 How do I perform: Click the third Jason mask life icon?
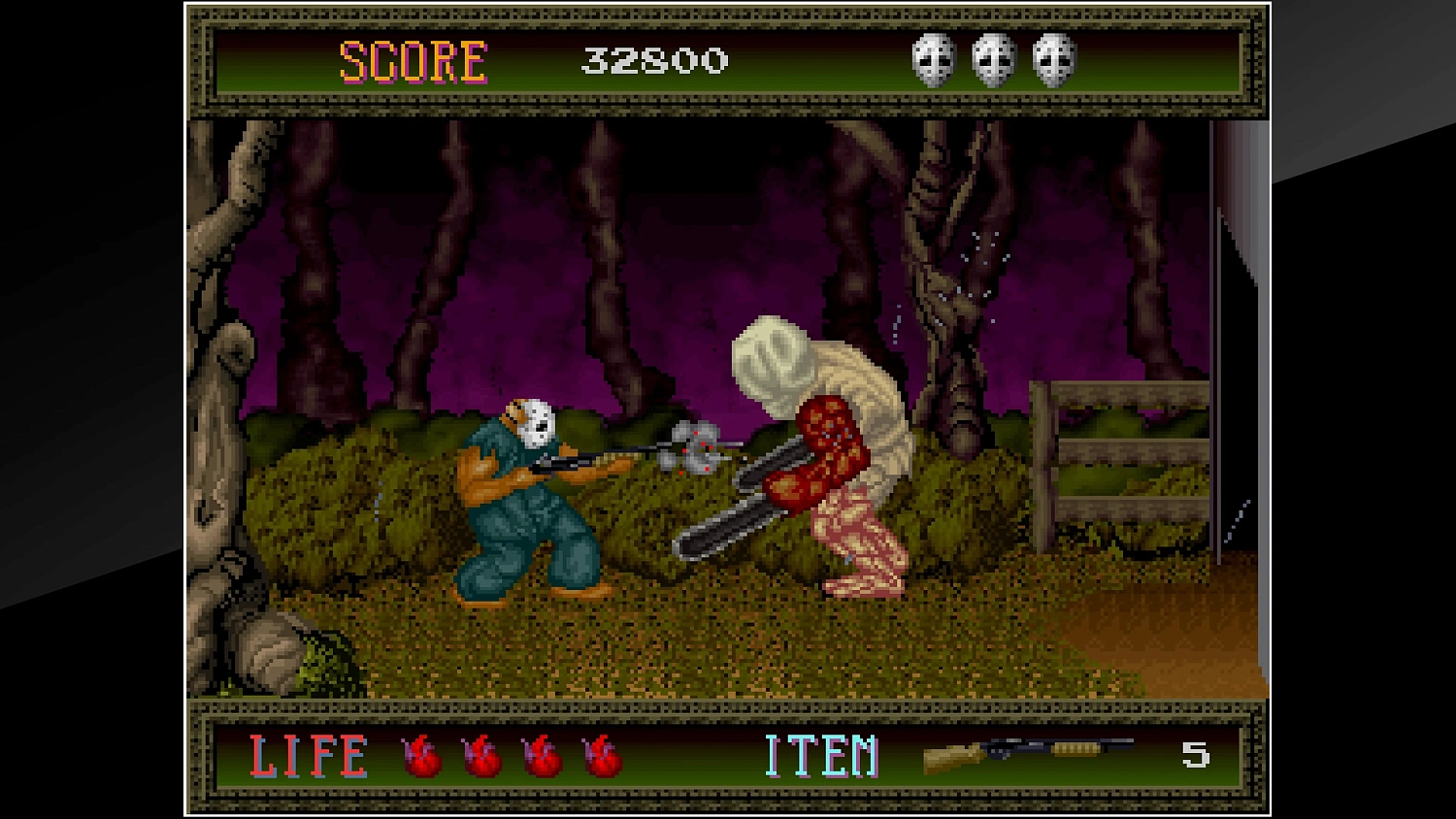coord(1053,63)
